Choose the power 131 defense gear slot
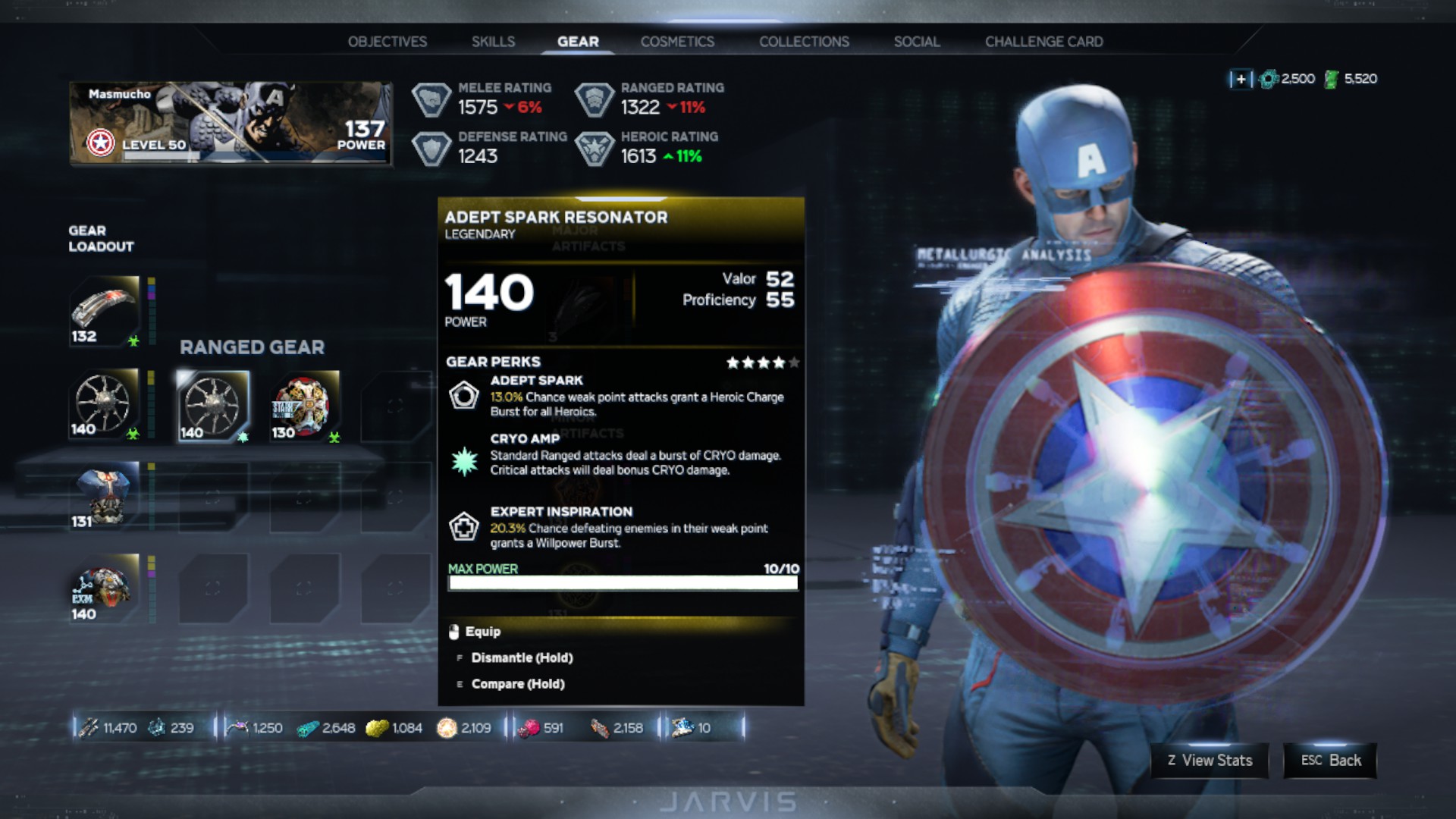The height and width of the screenshot is (819, 1456). 105,496
